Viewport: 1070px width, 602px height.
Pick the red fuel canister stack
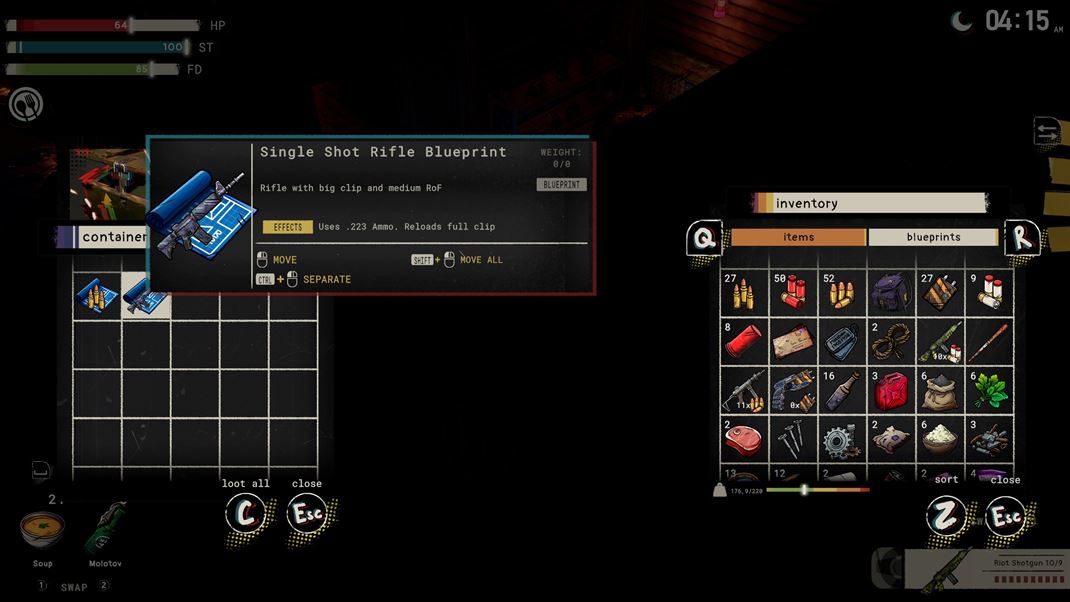pyautogui.click(x=889, y=391)
